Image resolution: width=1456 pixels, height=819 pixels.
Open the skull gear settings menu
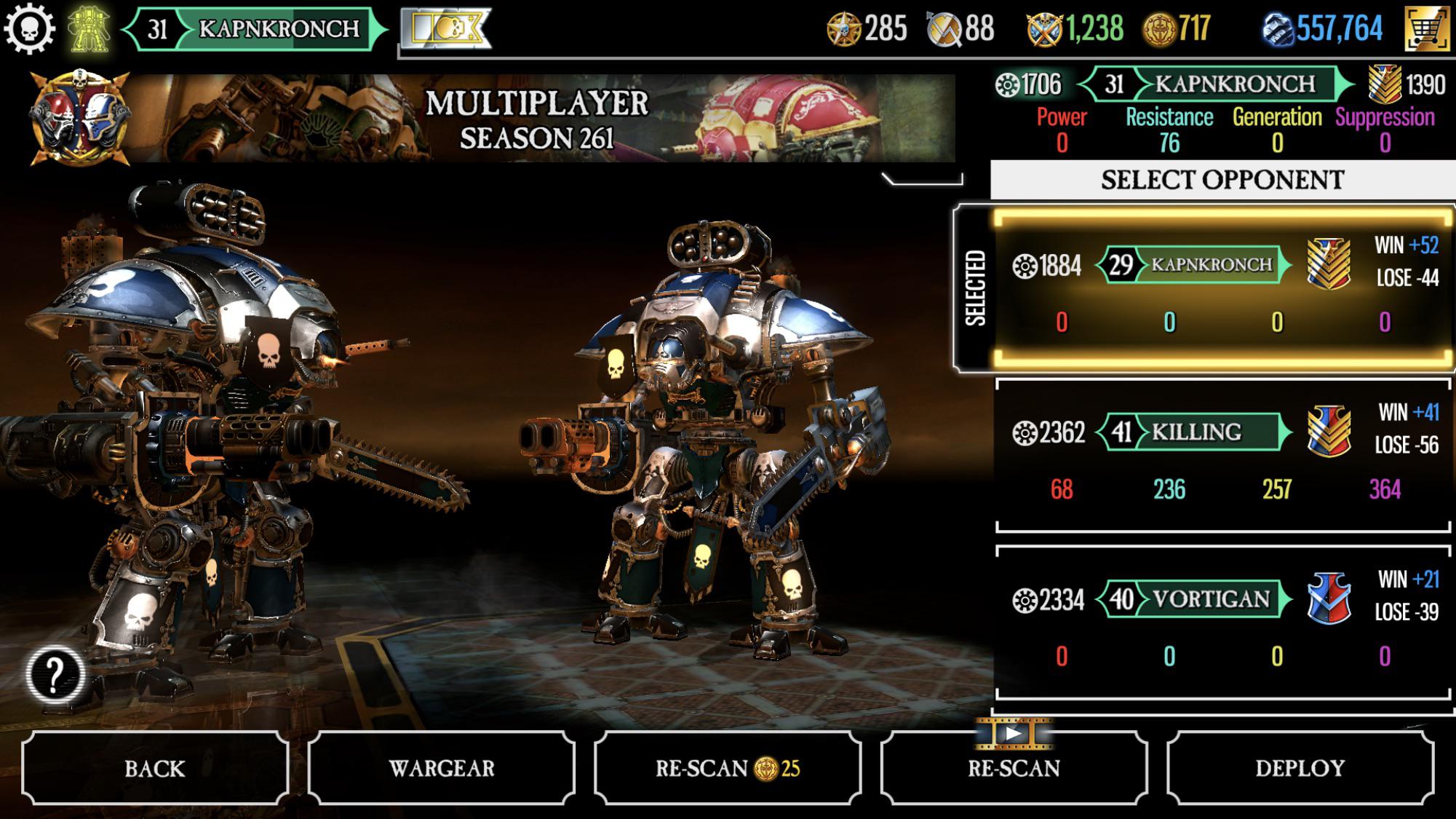29,29
